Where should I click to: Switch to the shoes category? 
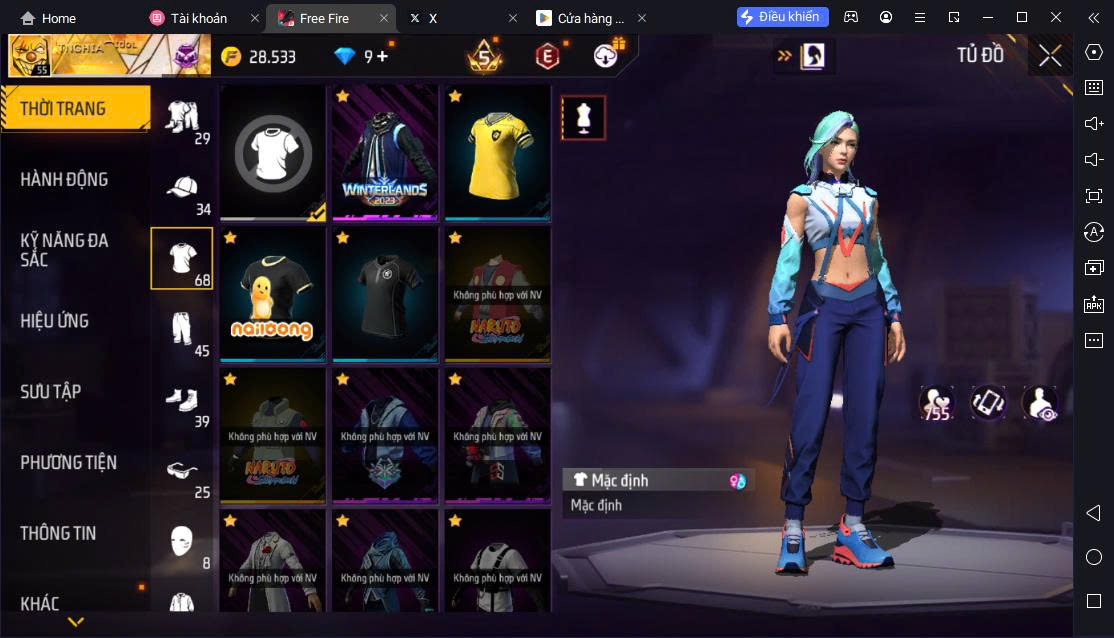pyautogui.click(x=181, y=400)
